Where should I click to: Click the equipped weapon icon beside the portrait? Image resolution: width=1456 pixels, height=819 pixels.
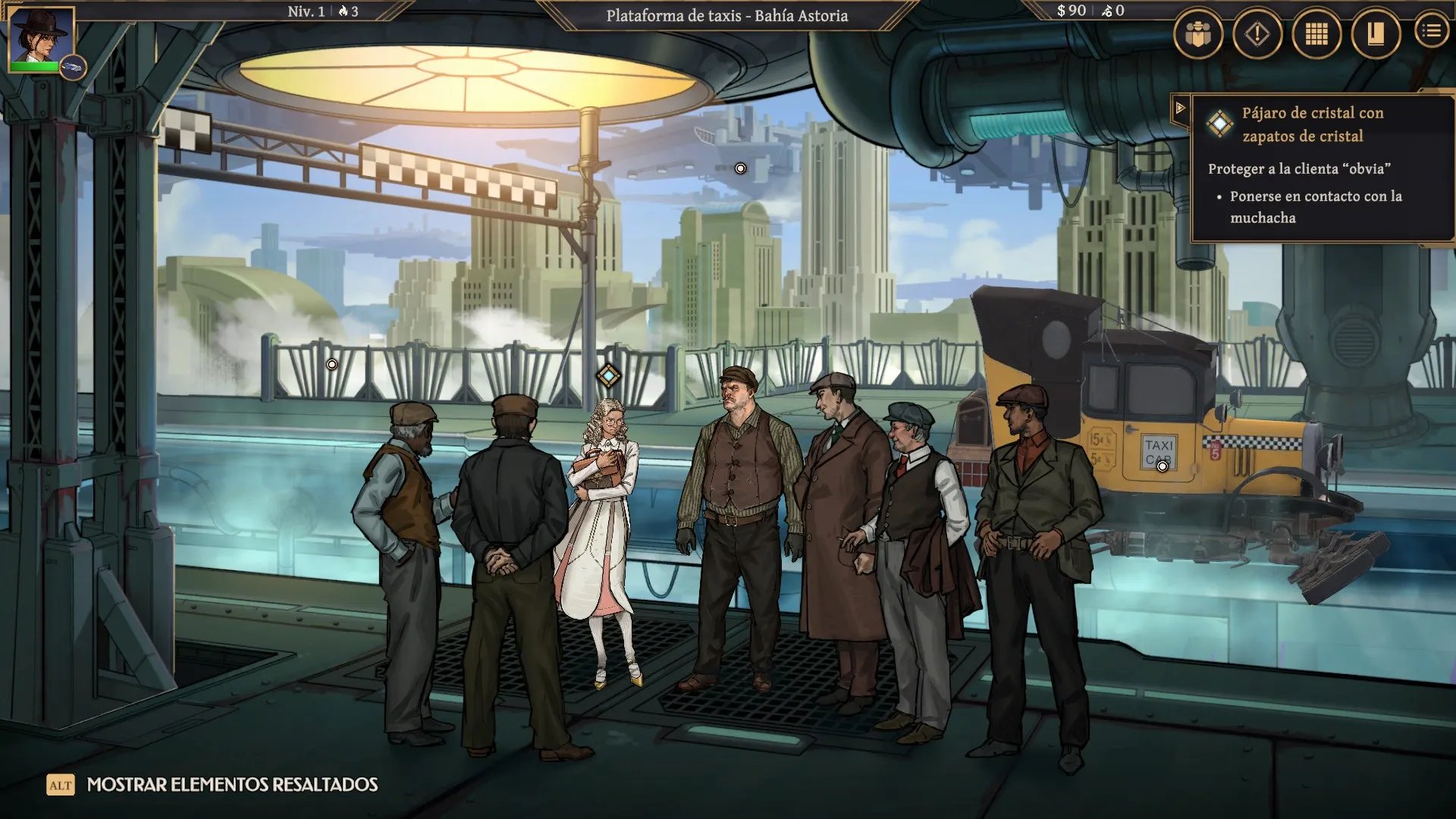click(x=73, y=68)
